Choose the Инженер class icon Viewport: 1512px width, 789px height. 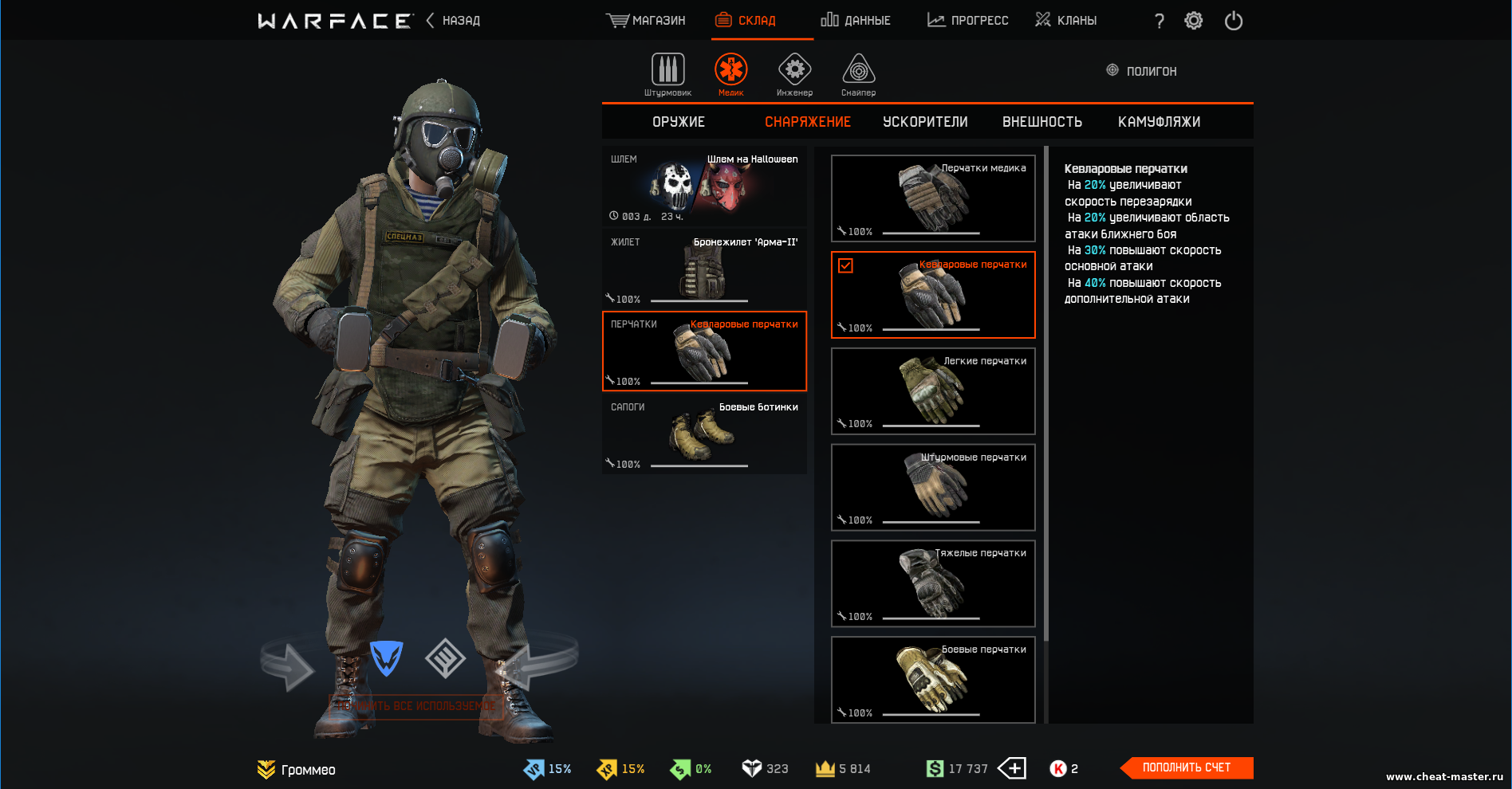[x=794, y=73]
